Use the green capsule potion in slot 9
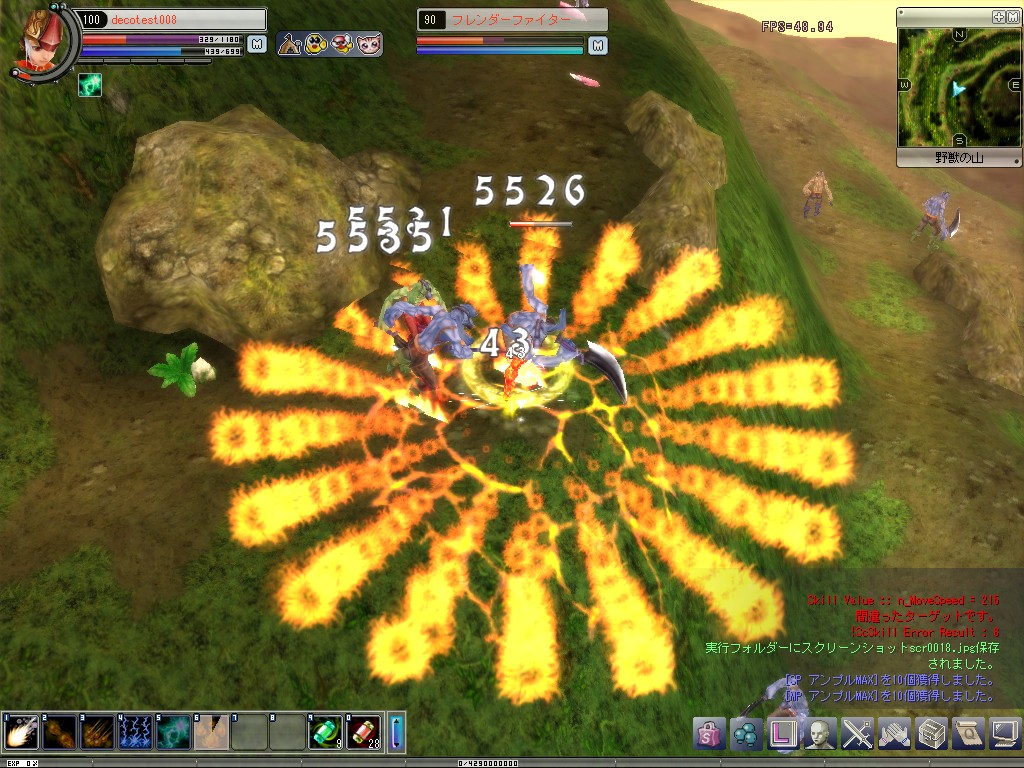 pos(325,732)
